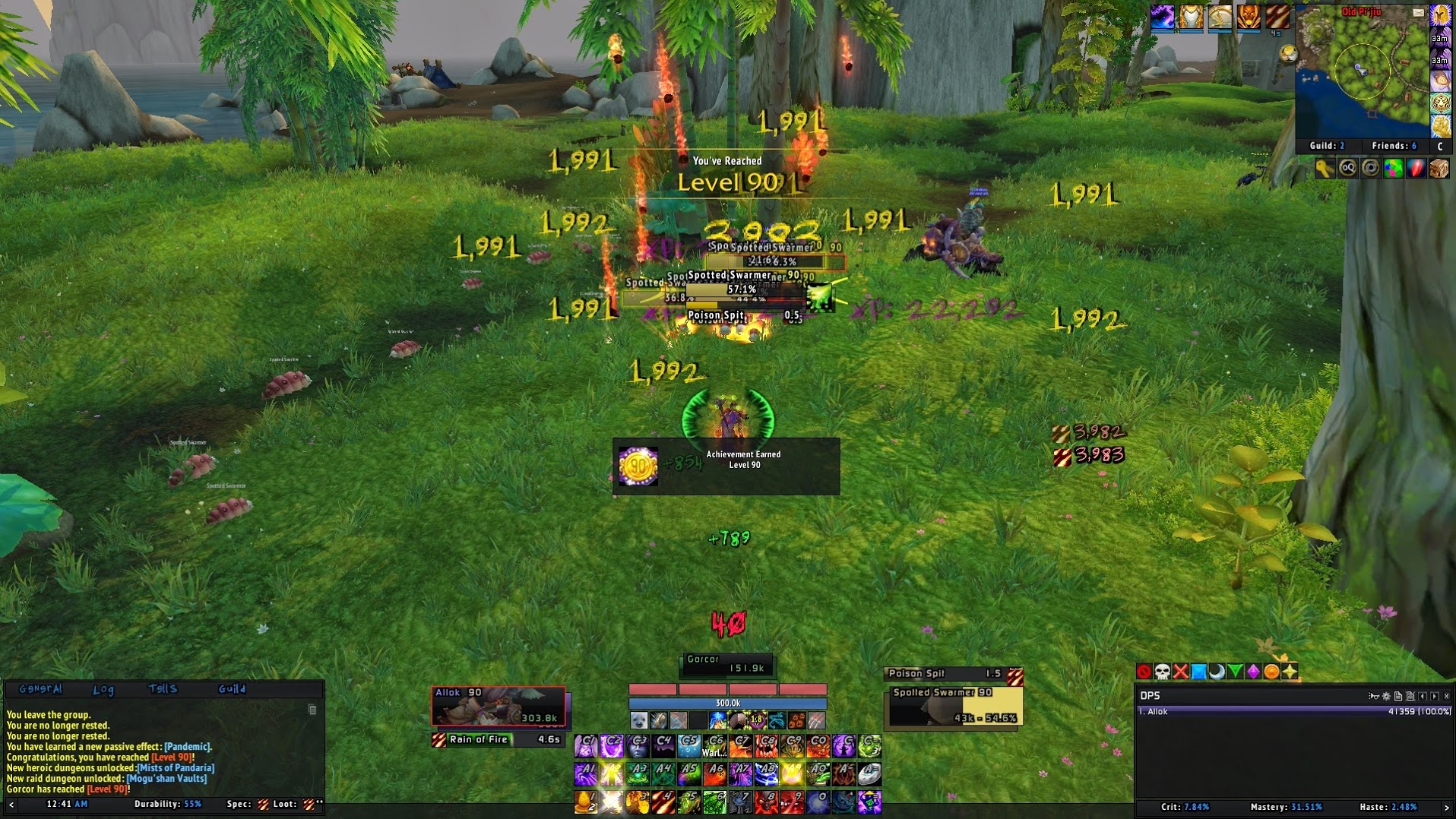
Task: Open the treasure chest icon below minimap
Action: click(x=1439, y=168)
